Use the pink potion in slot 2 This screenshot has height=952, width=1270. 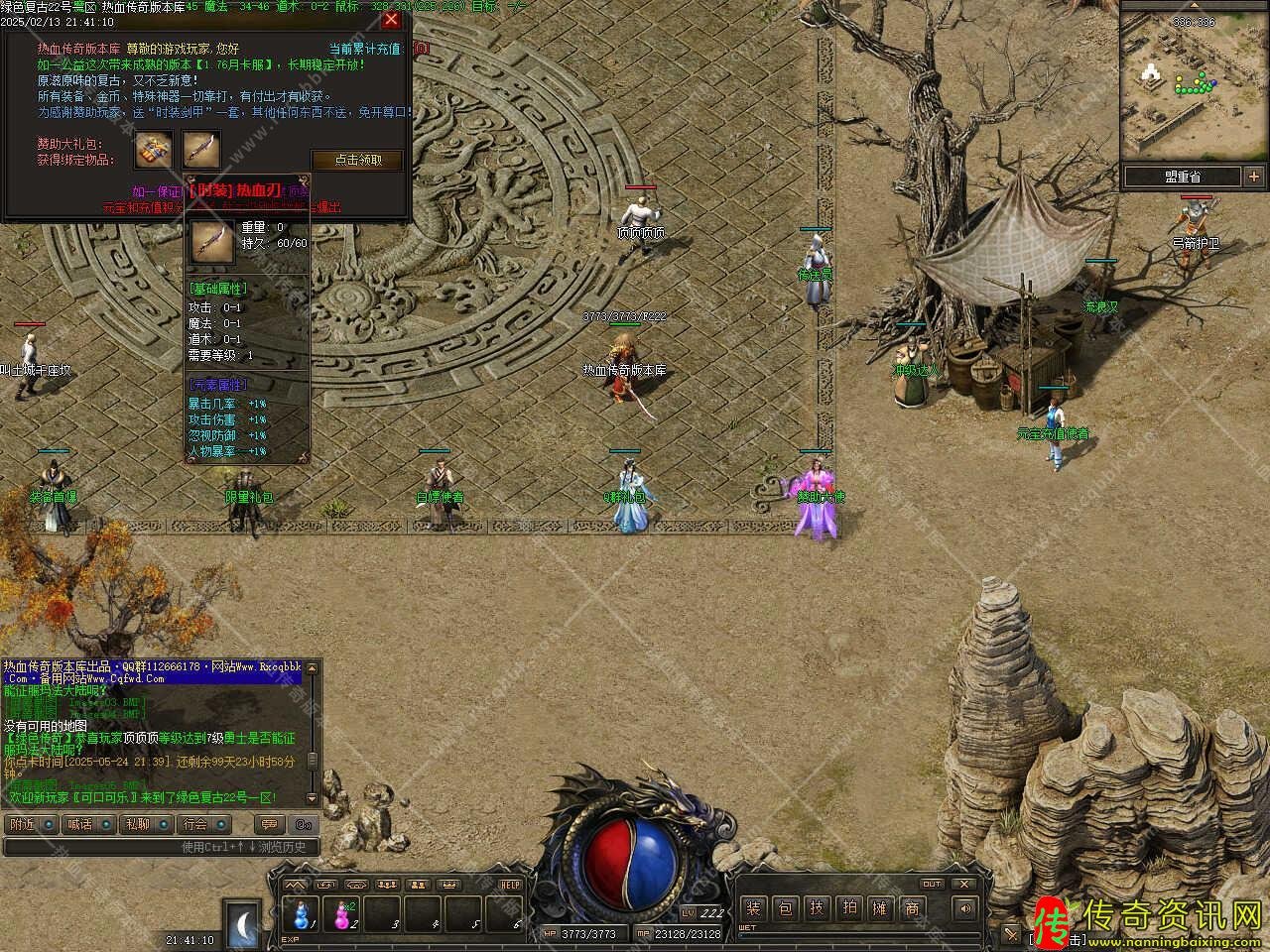[342, 914]
